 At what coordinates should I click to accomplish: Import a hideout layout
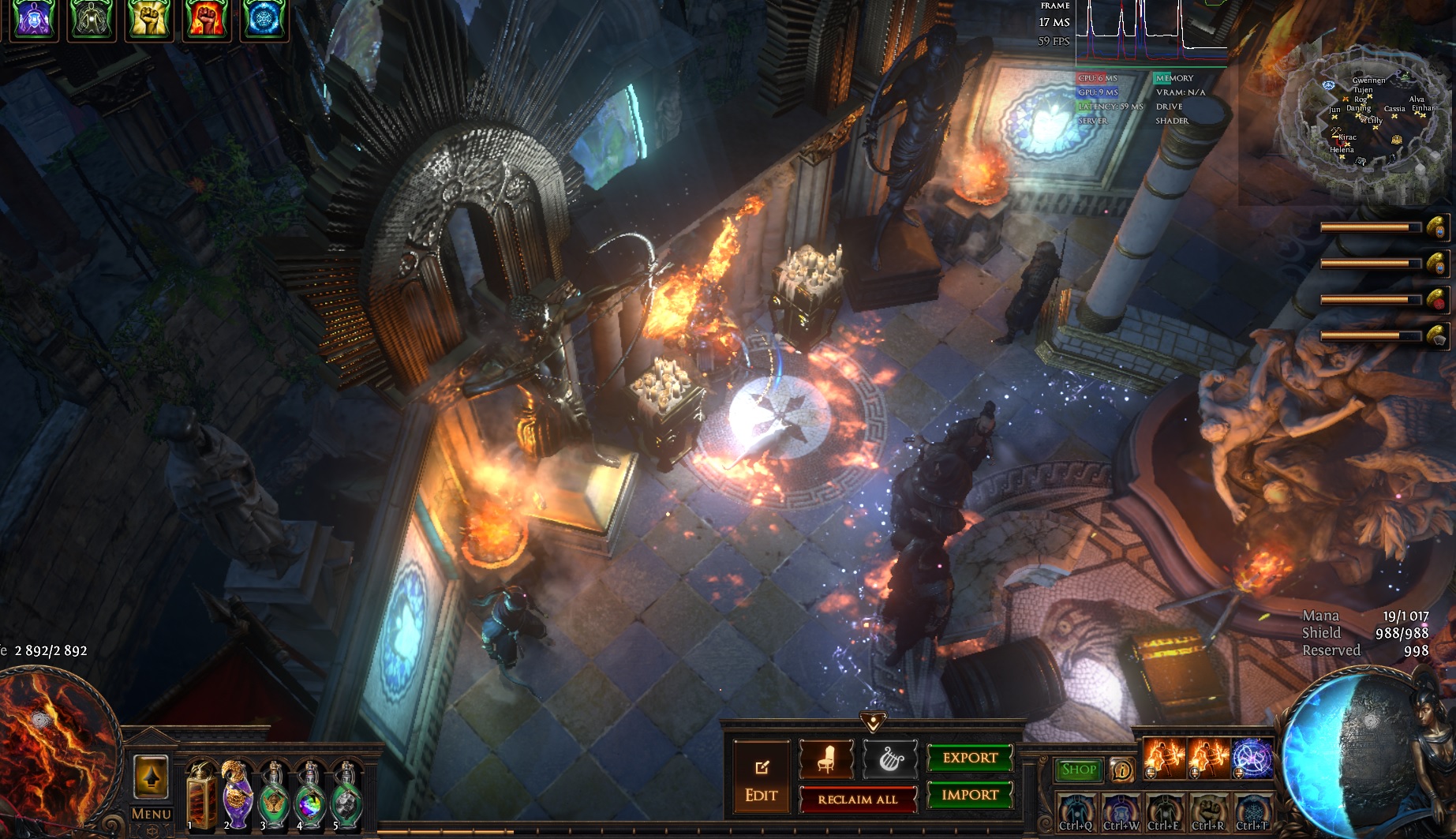(x=969, y=795)
